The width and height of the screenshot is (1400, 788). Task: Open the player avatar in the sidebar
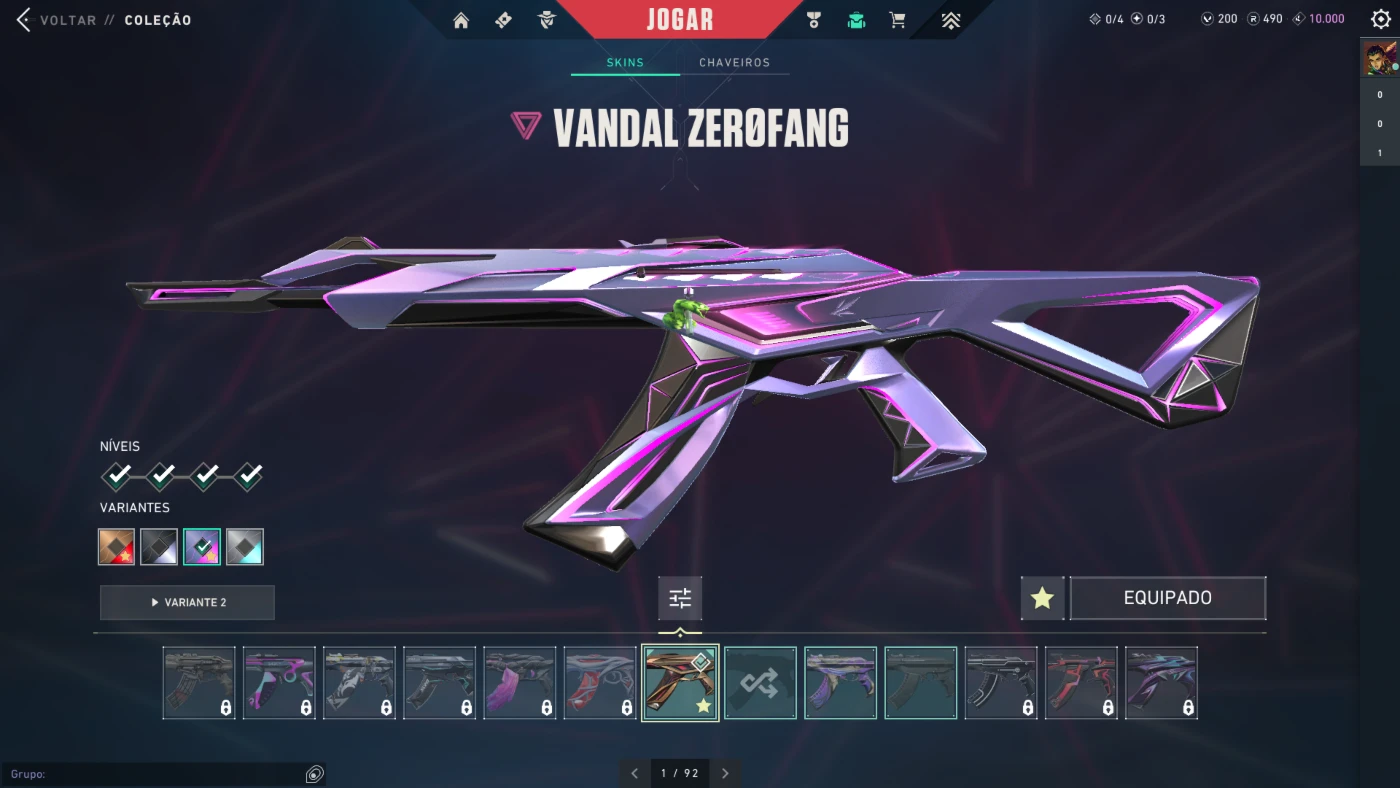[x=1379, y=60]
